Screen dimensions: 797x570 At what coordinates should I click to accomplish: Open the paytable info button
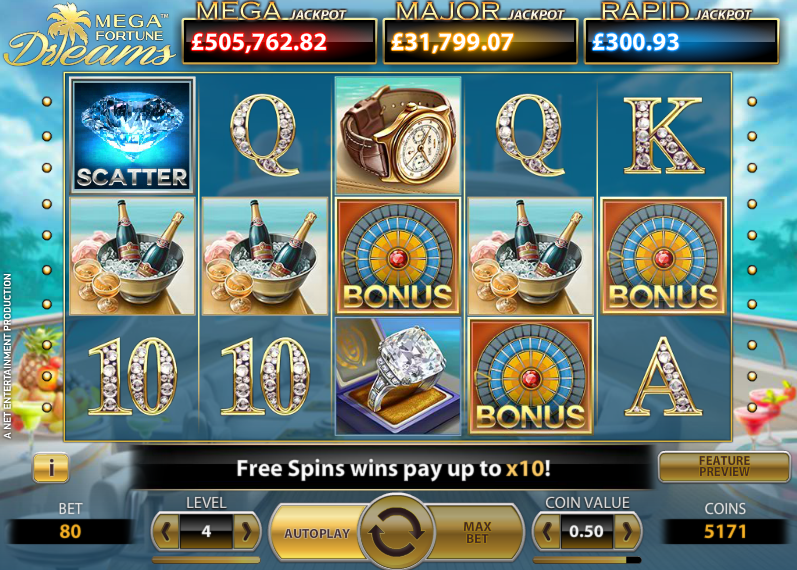tap(50, 466)
